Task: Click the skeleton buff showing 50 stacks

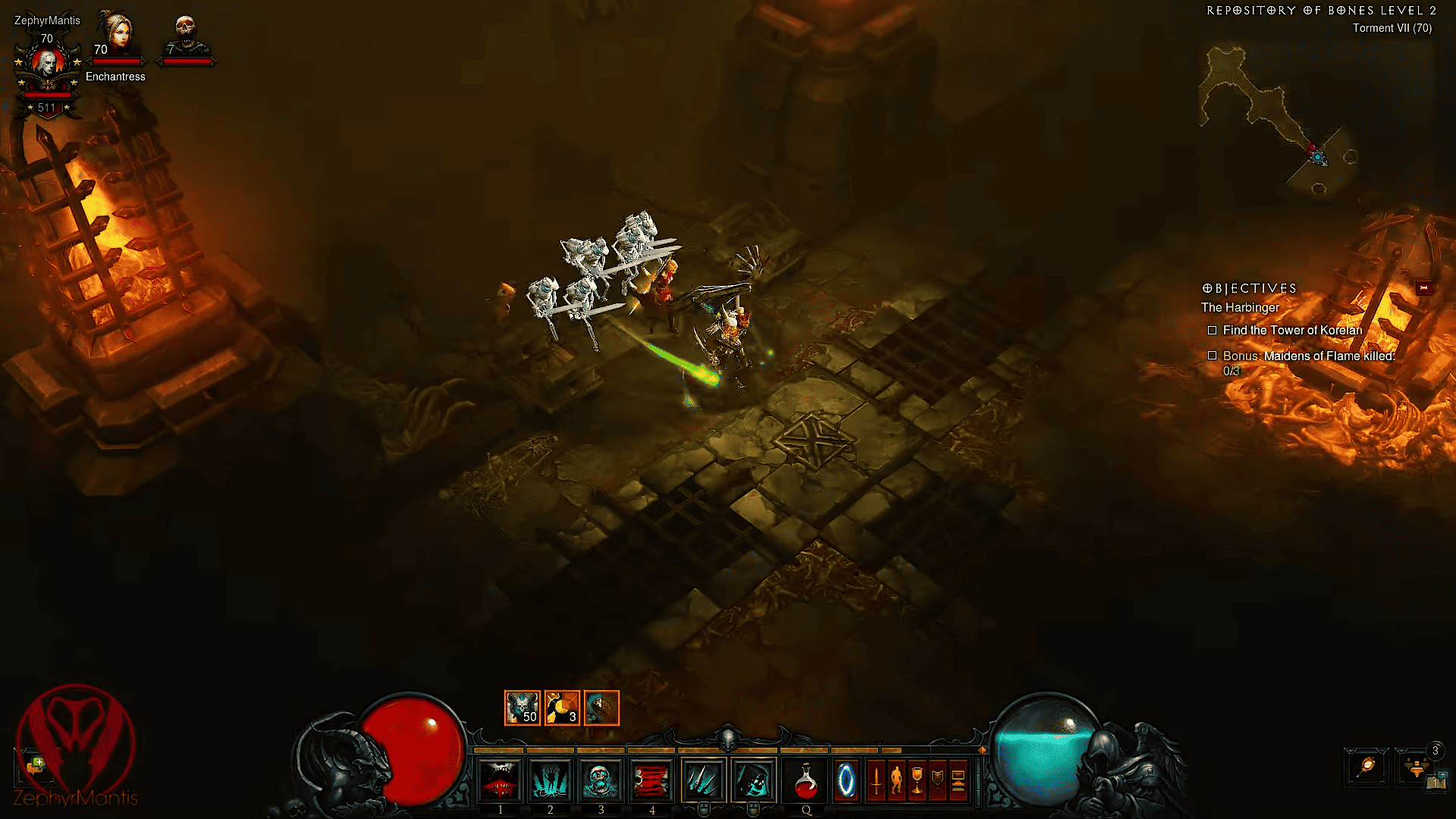Action: 522,707
